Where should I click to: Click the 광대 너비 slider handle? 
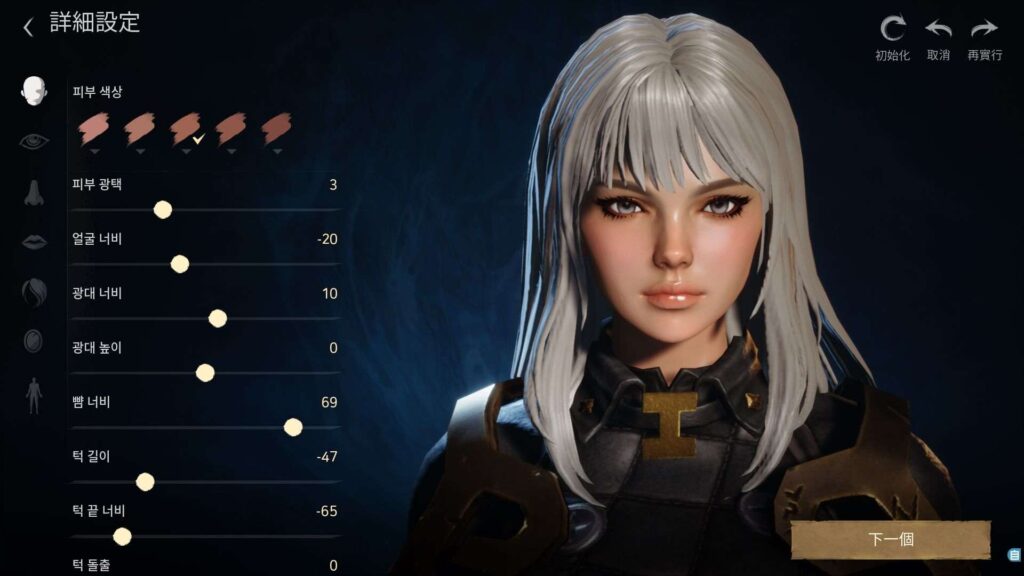pos(218,318)
